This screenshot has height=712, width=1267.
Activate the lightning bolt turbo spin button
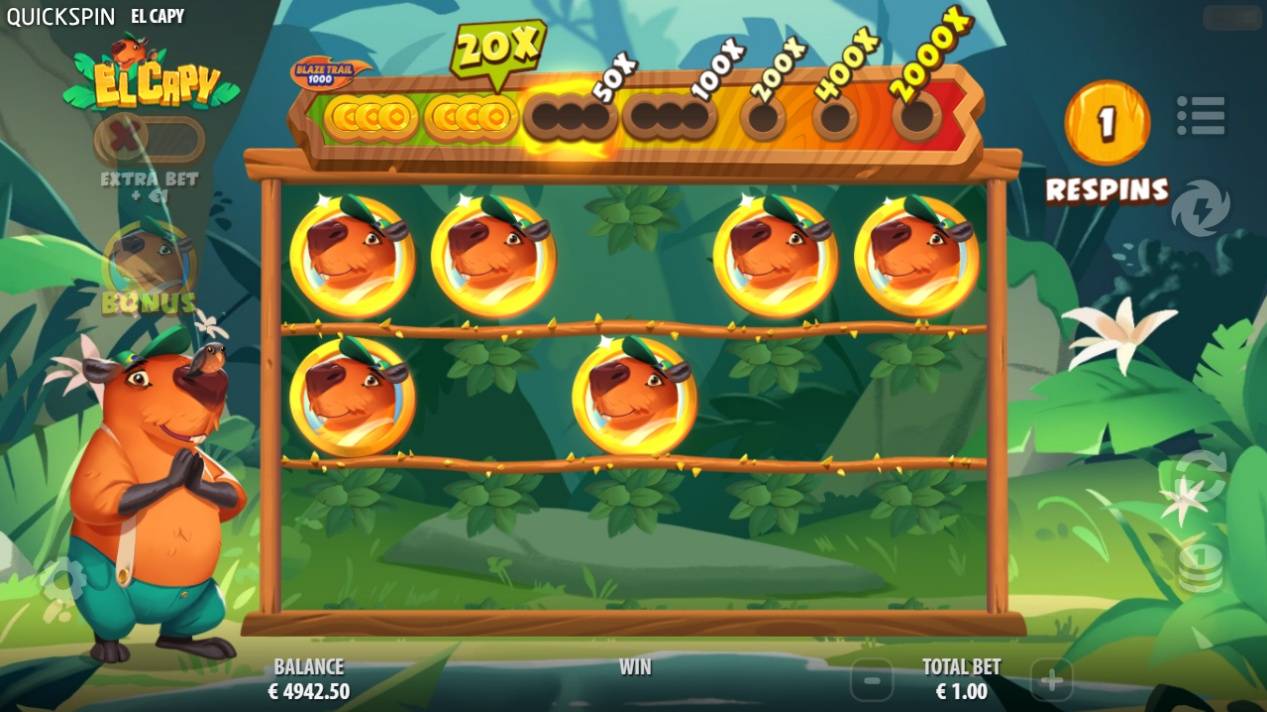click(x=1200, y=208)
